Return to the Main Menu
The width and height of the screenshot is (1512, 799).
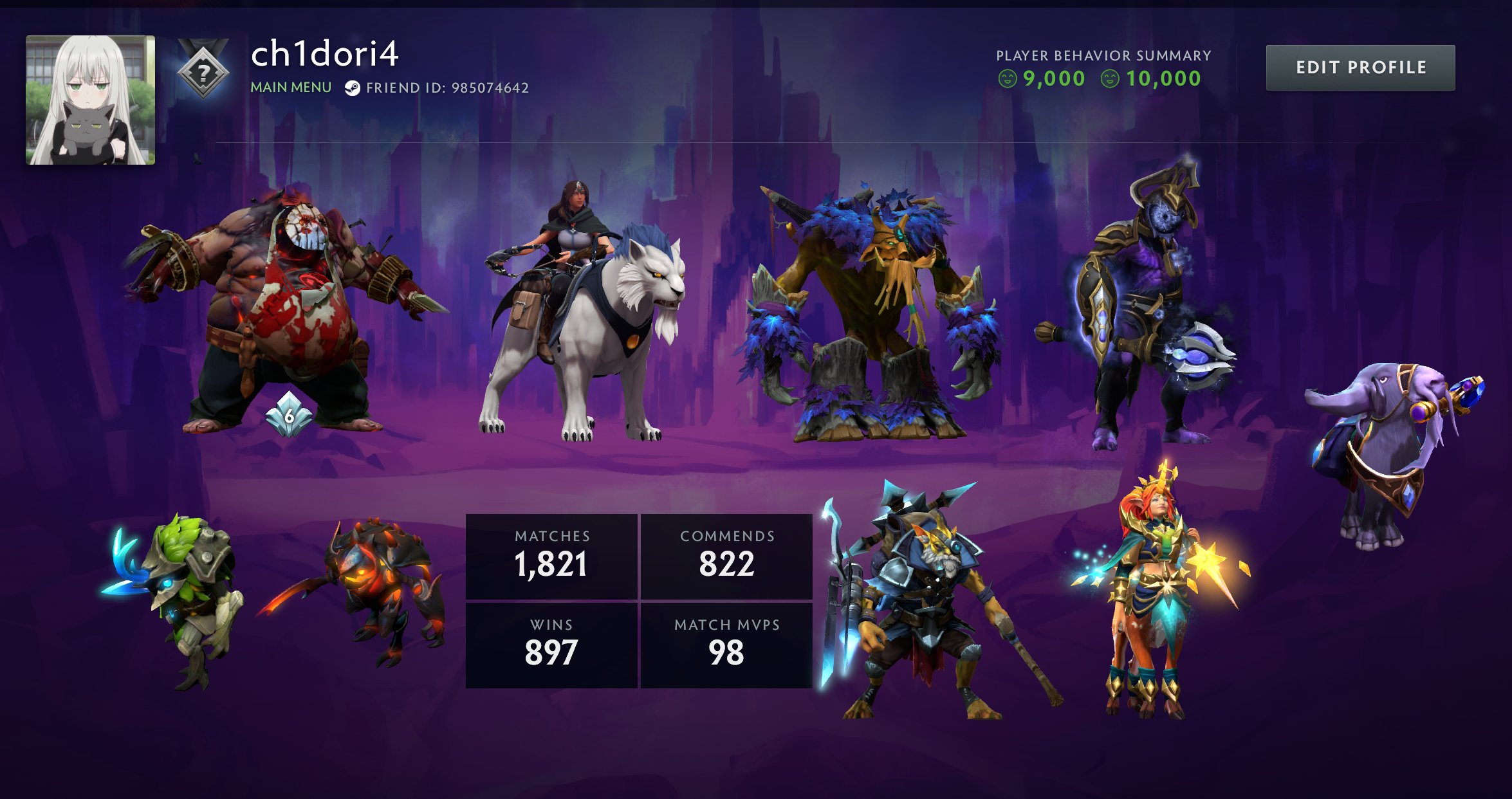[291, 87]
